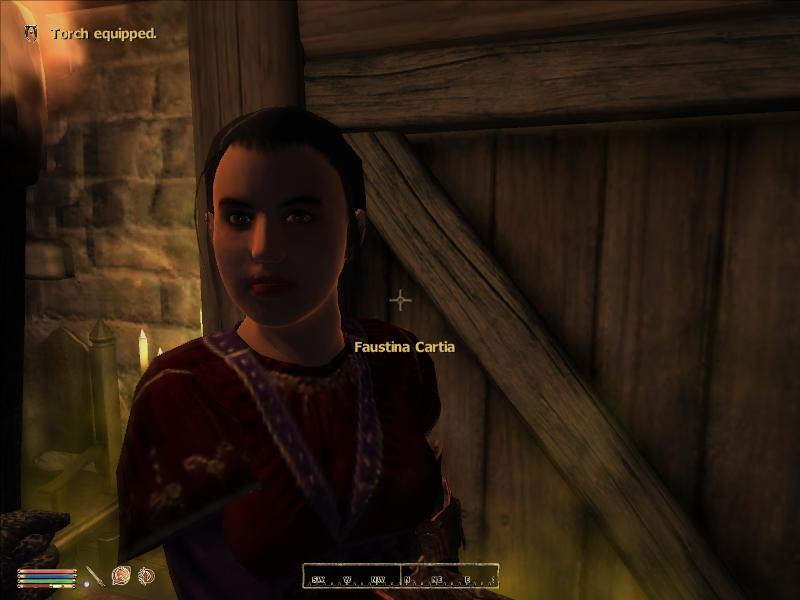
Task: Click the compass heading bar
Action: [401, 577]
